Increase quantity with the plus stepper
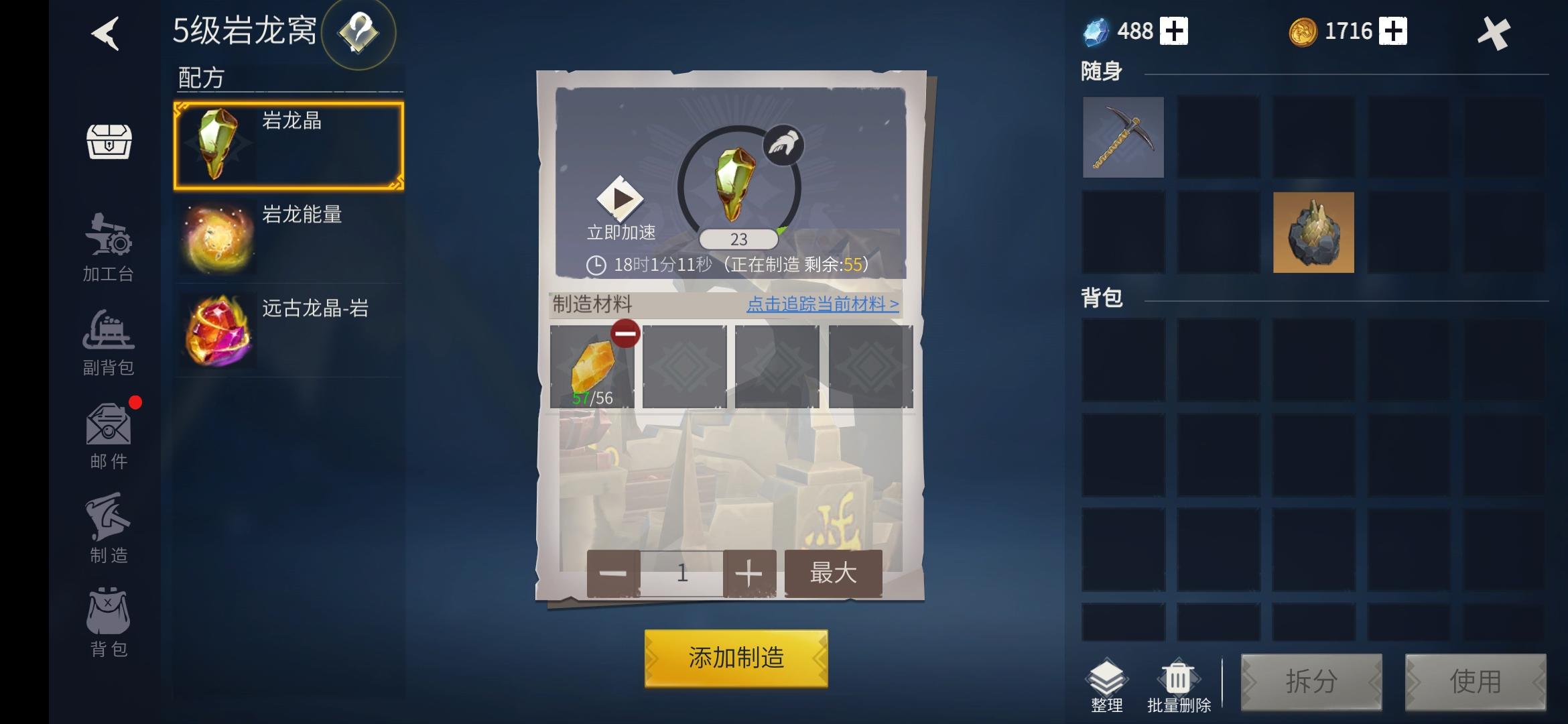The image size is (1568, 724). (748, 573)
